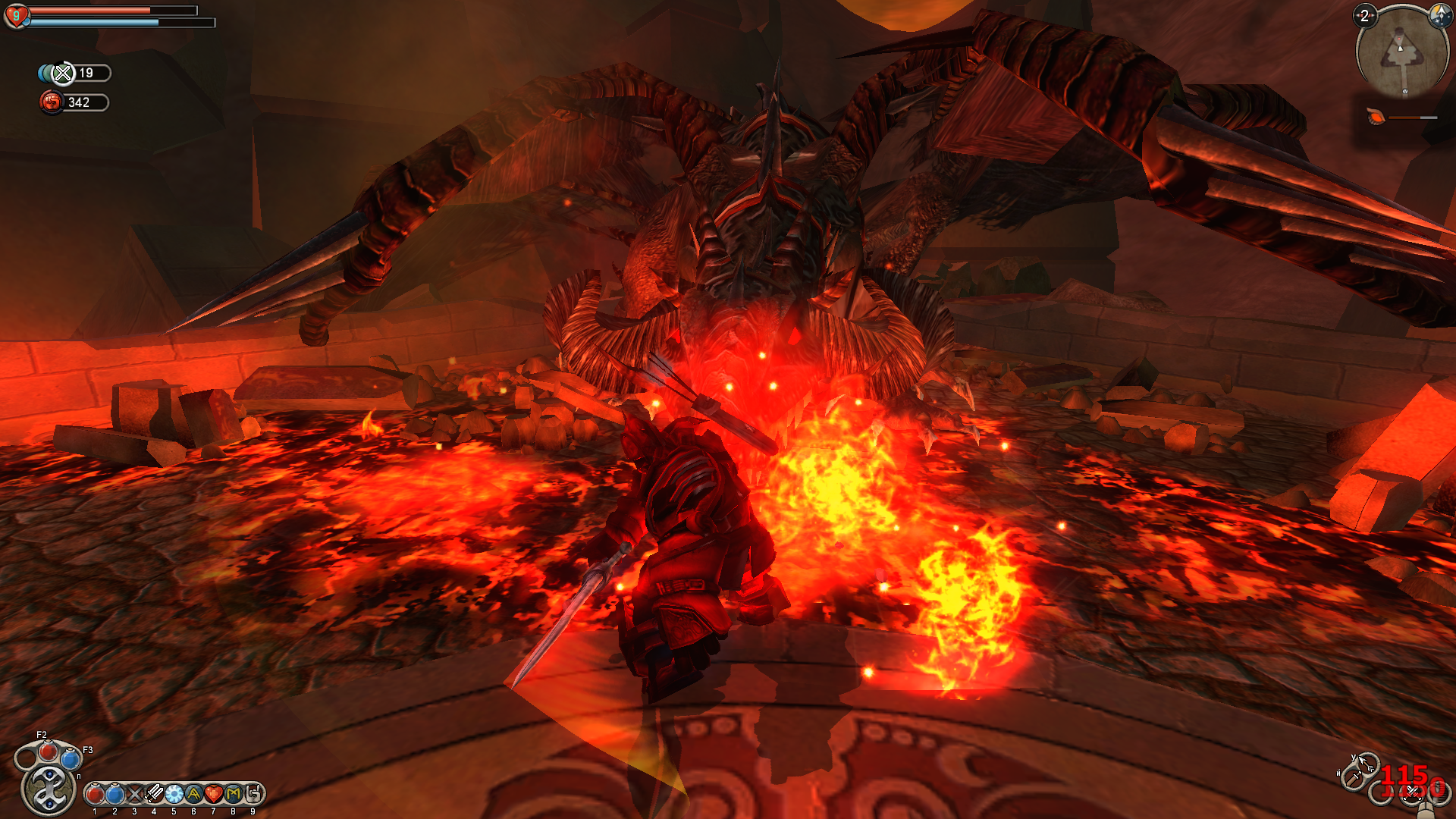Screen dimensions: 1456x819
Task: Click the crossed swords attack ring
Action: pyautogui.click(x=1410, y=793)
